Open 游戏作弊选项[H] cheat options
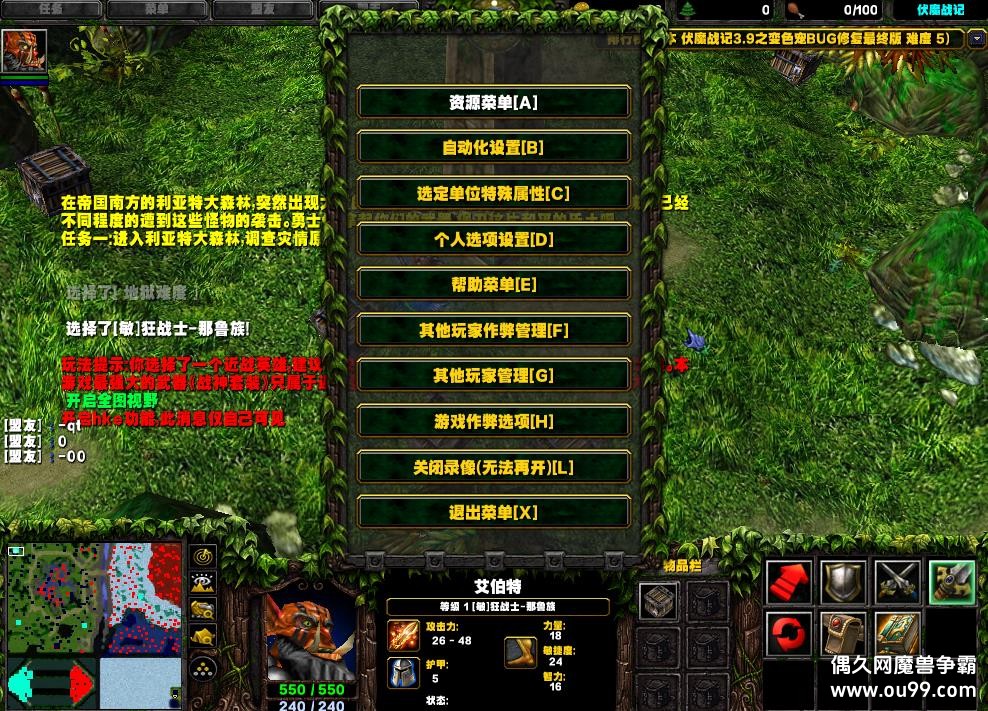The width and height of the screenshot is (988, 711). coord(494,422)
